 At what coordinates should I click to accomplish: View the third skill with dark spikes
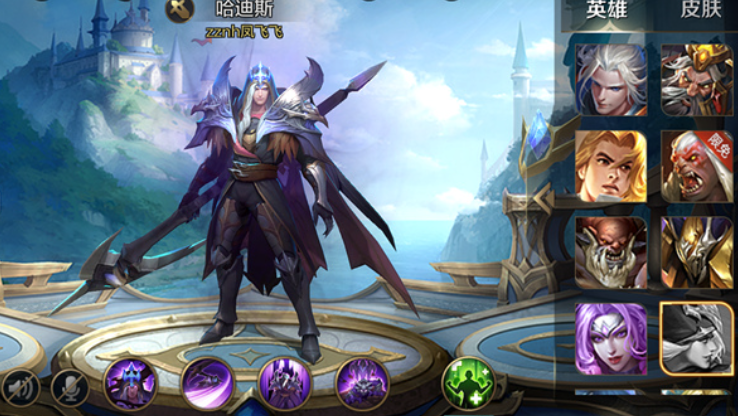[285, 384]
